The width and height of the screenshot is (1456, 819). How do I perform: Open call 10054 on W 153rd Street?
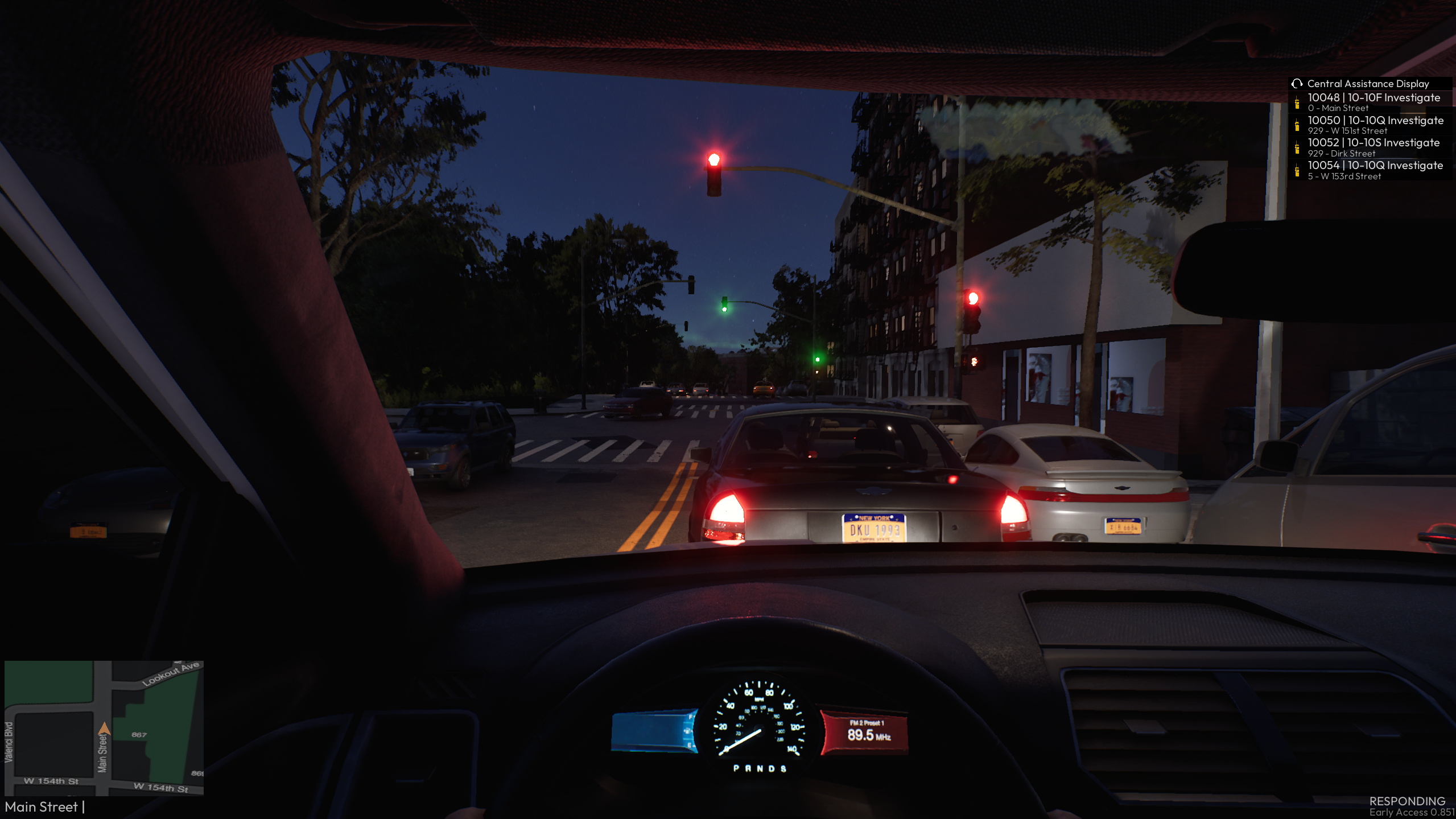coord(1374,170)
